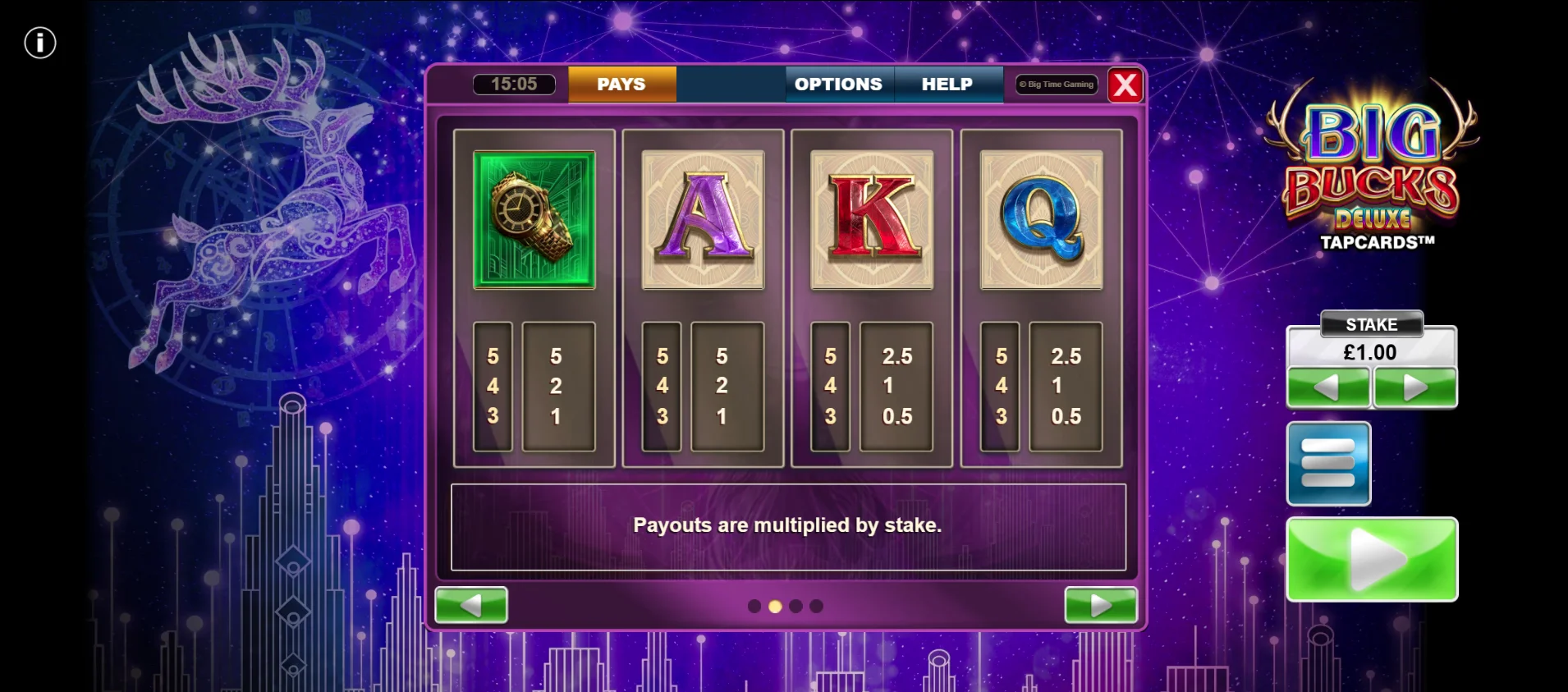Viewport: 1568px width, 692px height.
Task: Select the first page indicator dot
Action: click(754, 606)
